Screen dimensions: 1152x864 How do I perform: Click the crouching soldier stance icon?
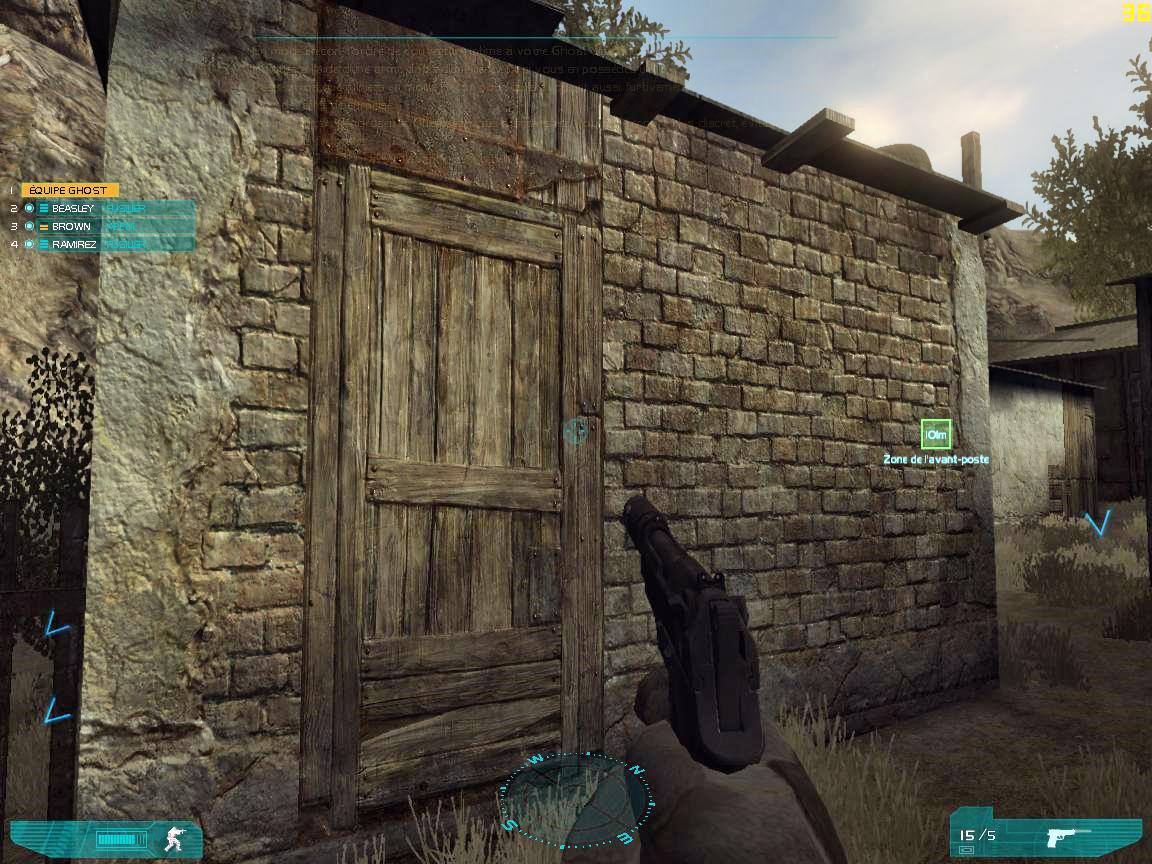click(x=175, y=838)
